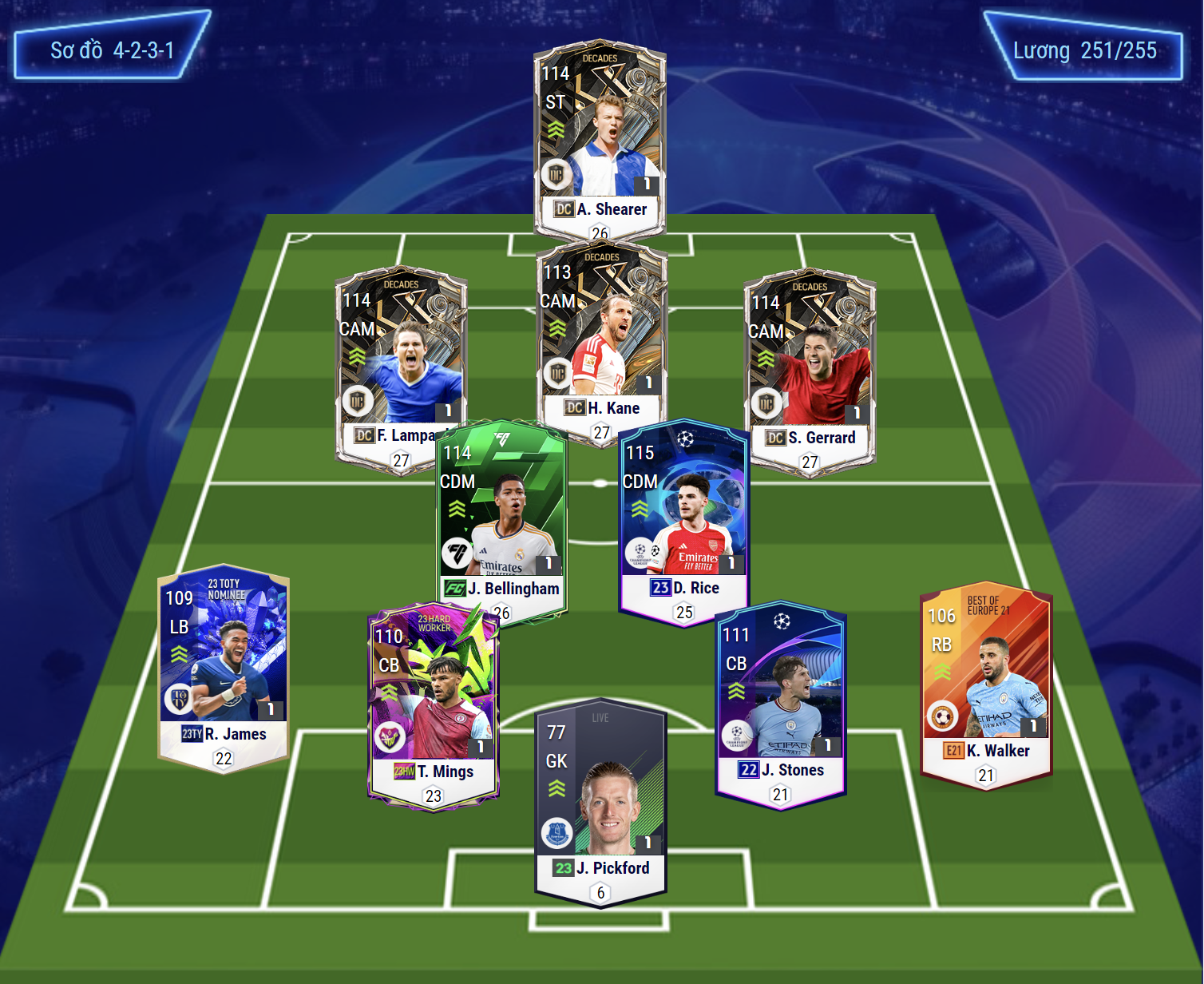Screen dimensions: 1204x984
Task: Select the S. Gerrard CAM card
Action: (x=810, y=363)
